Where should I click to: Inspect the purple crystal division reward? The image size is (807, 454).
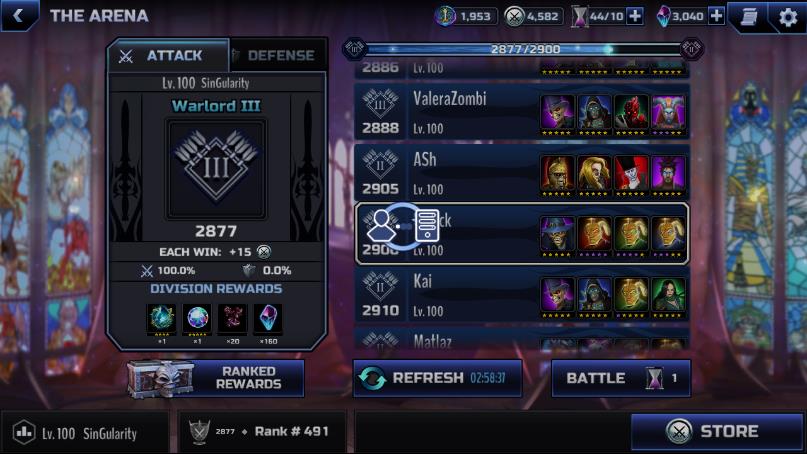[268, 318]
